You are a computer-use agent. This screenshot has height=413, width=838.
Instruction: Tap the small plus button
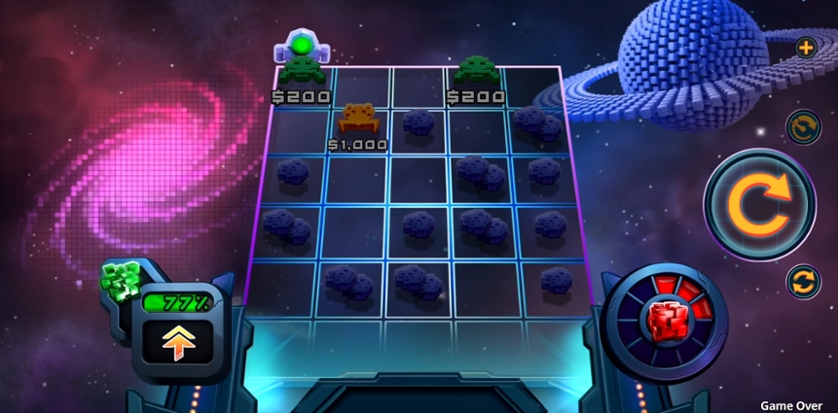coord(805,47)
